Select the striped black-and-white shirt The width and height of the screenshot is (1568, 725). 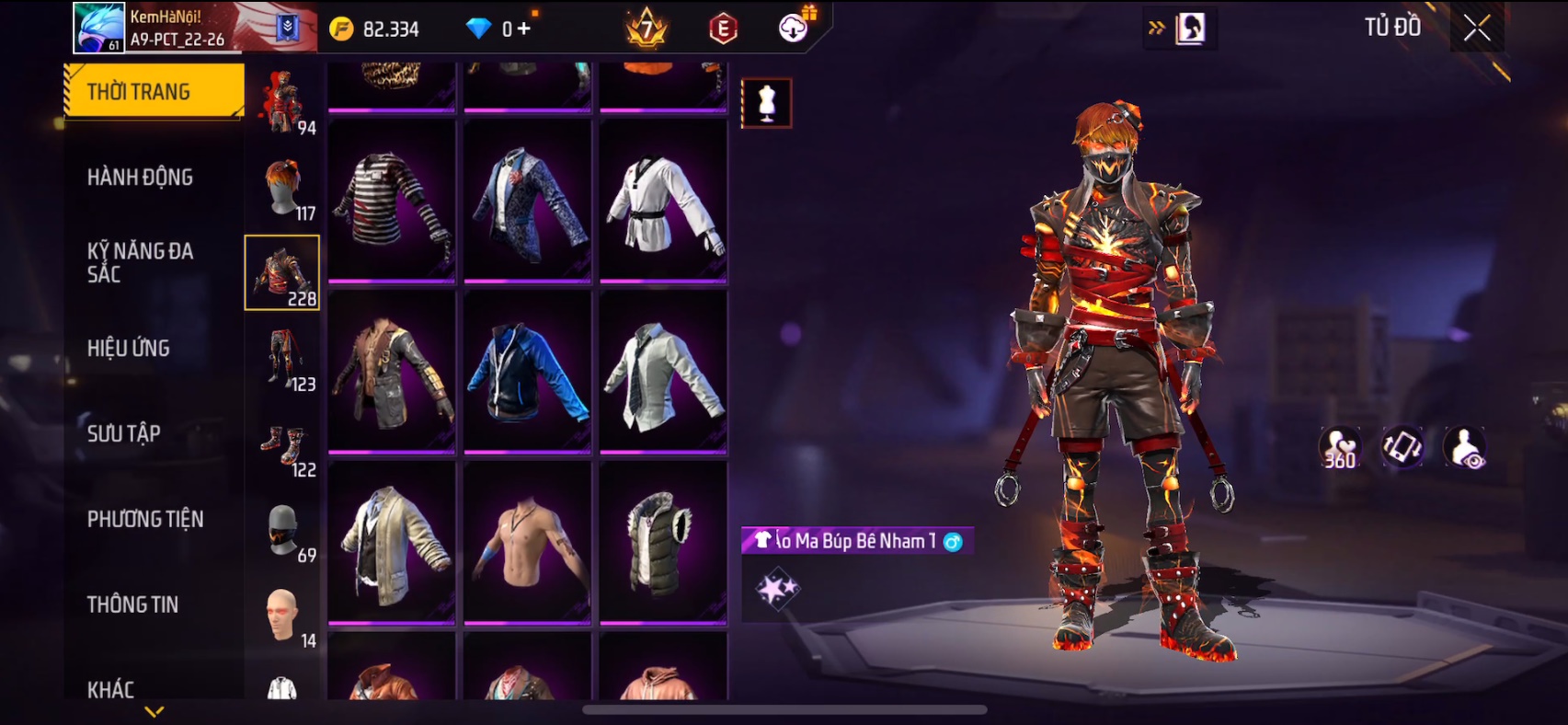pyautogui.click(x=392, y=201)
